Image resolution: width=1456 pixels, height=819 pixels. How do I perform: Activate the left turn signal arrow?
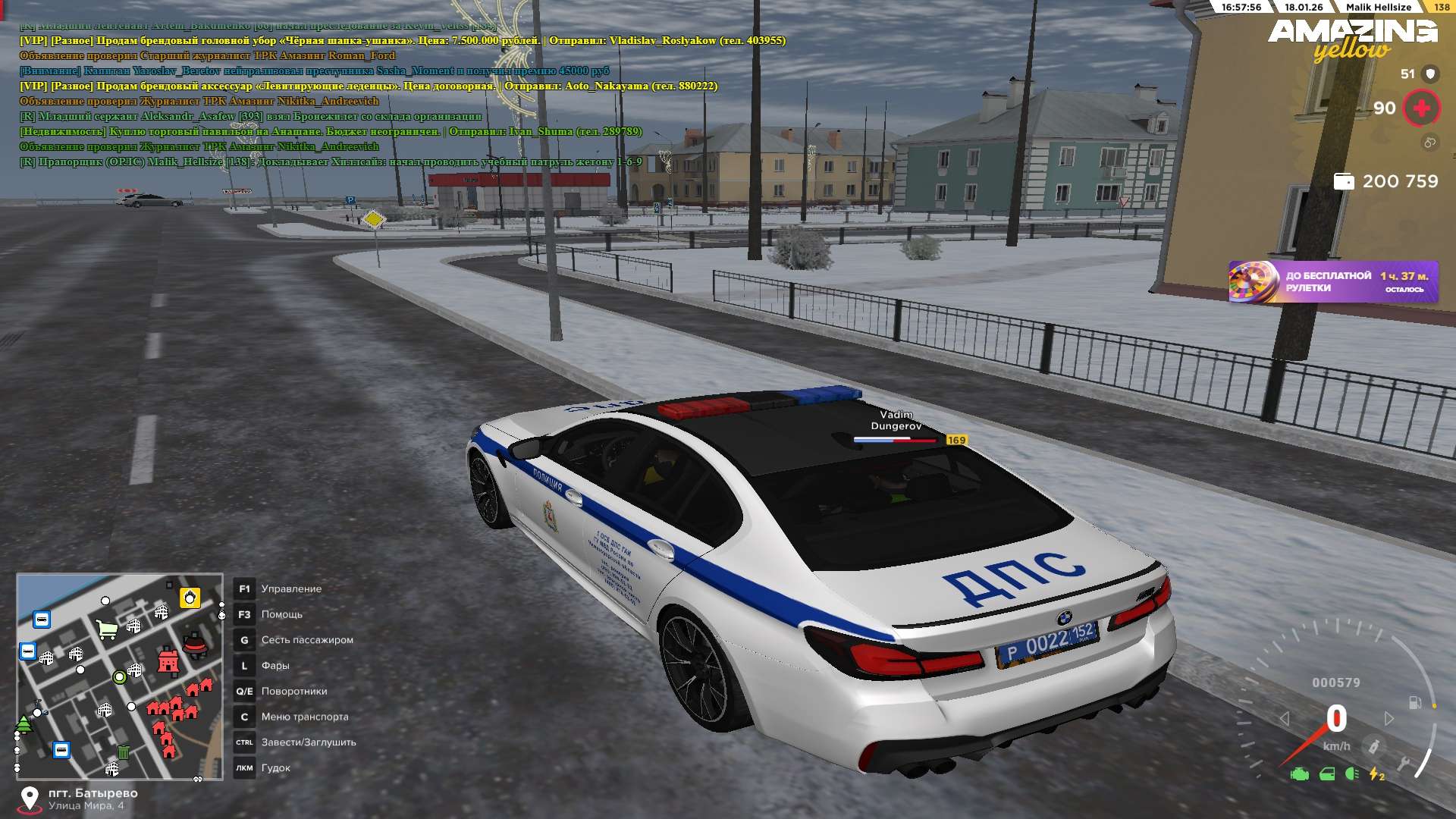click(x=1284, y=718)
